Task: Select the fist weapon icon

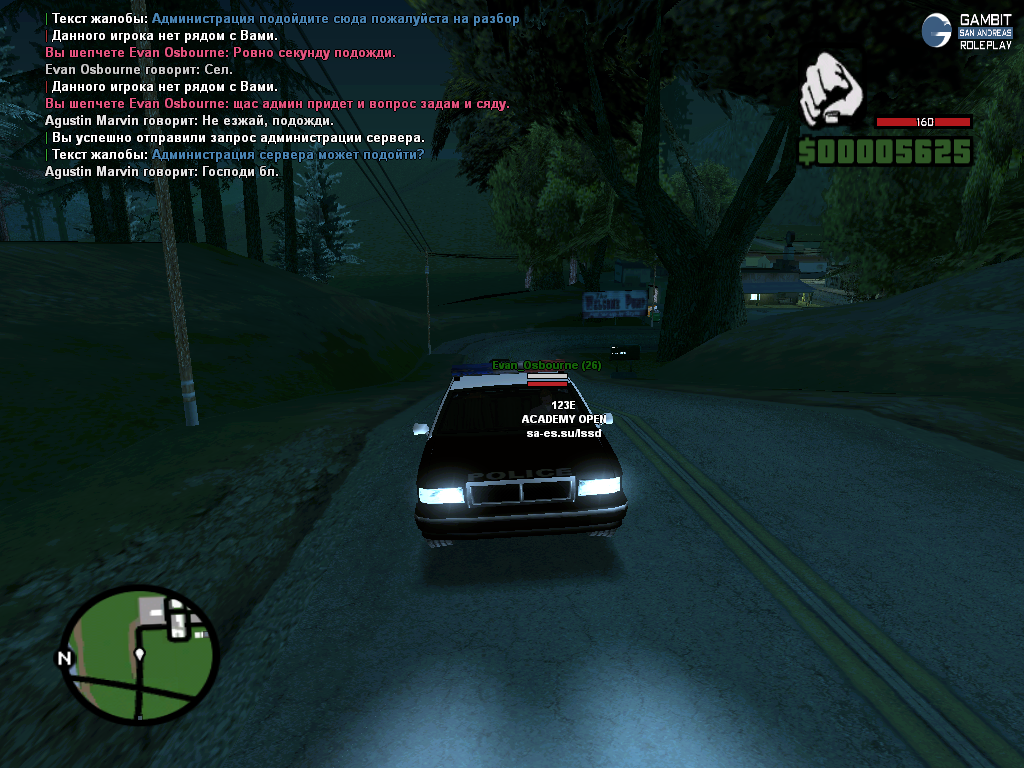Action: 831,91
